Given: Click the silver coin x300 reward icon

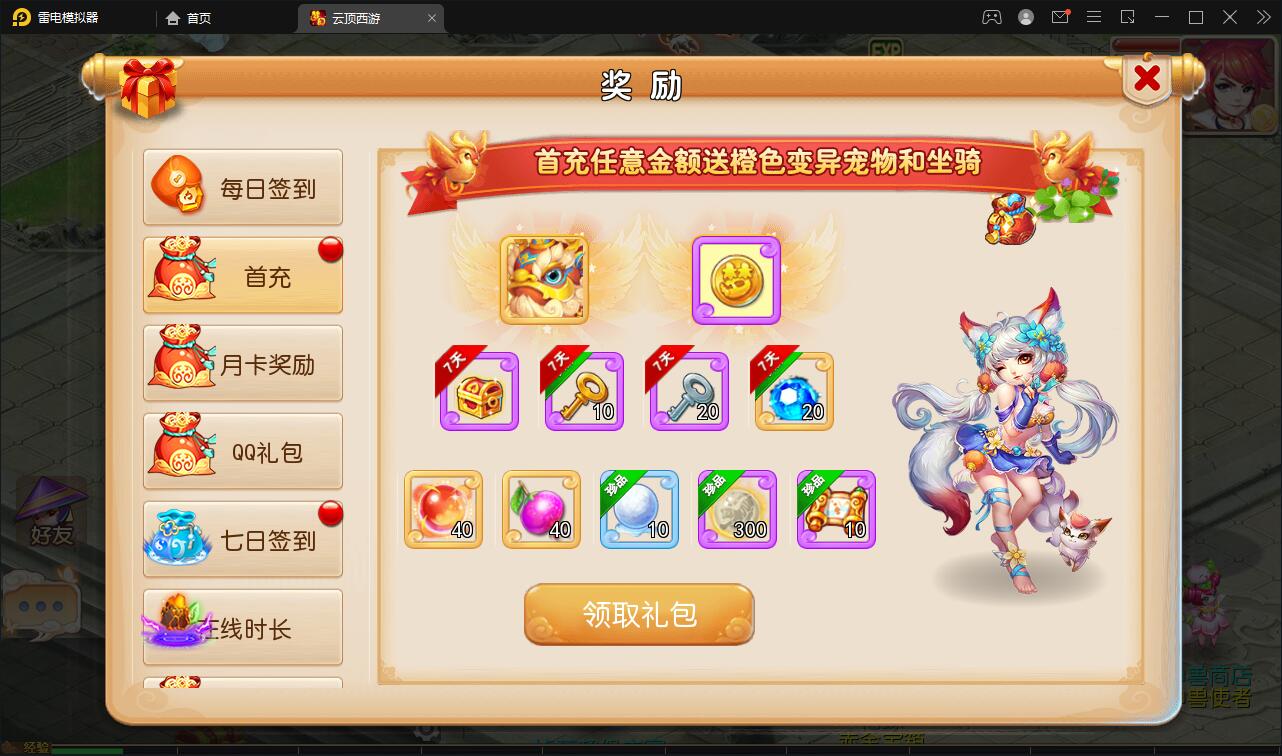Looking at the screenshot, I should [x=737, y=510].
